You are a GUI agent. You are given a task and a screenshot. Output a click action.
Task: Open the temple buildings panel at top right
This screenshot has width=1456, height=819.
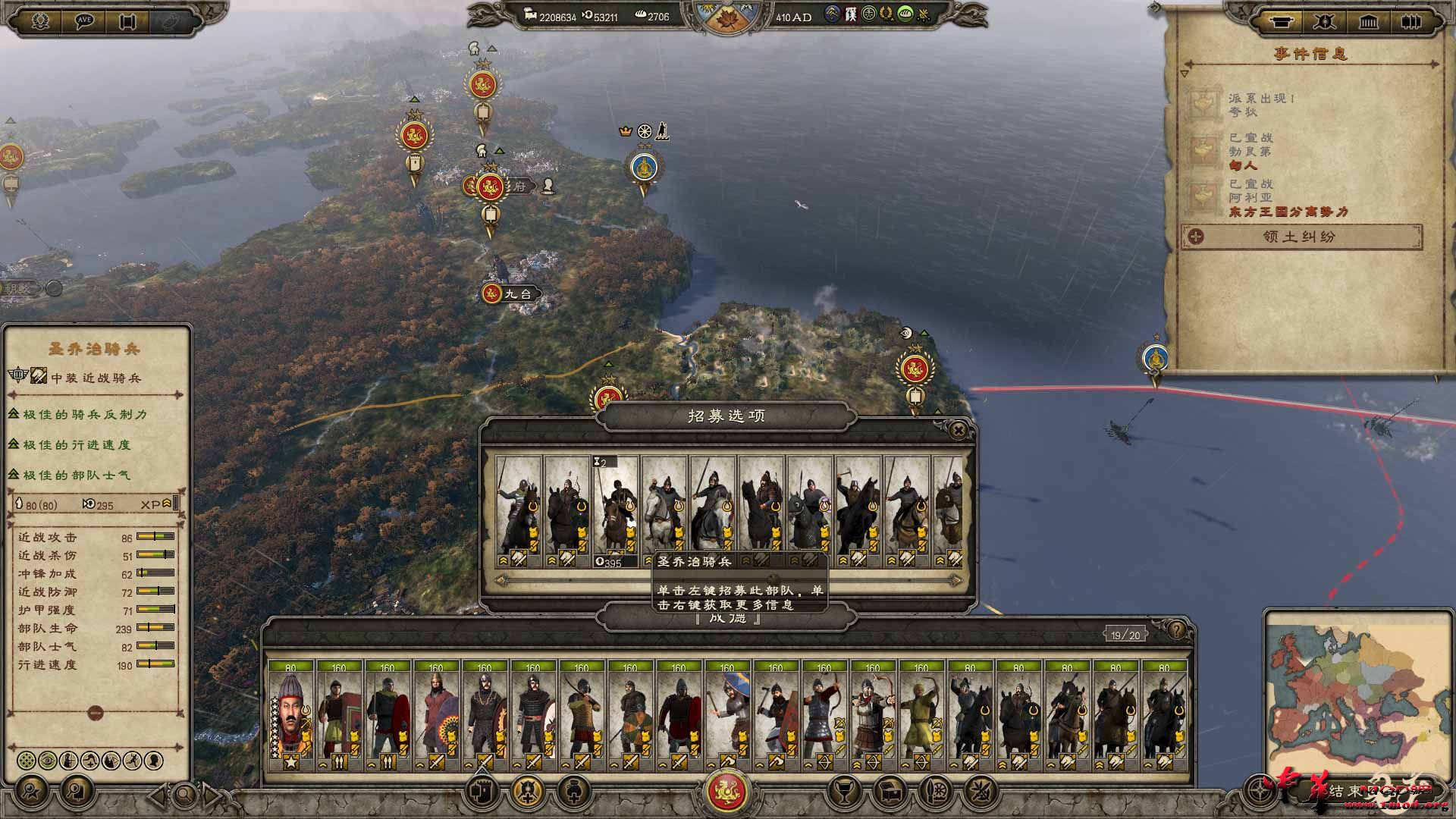pos(1369,22)
